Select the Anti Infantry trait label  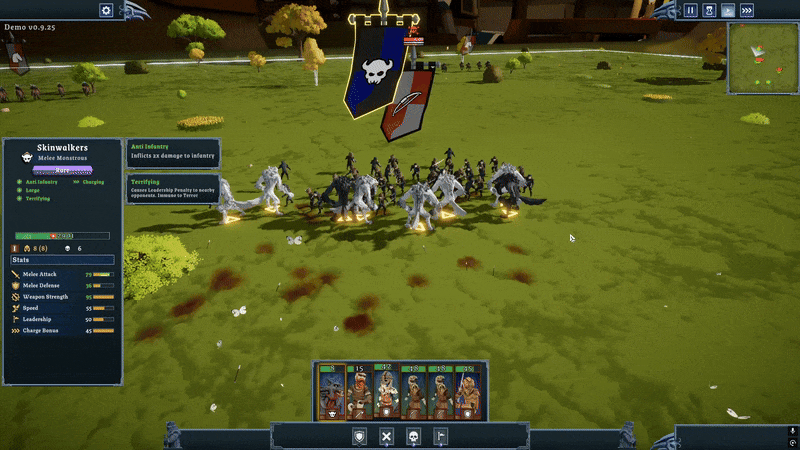pos(41,182)
